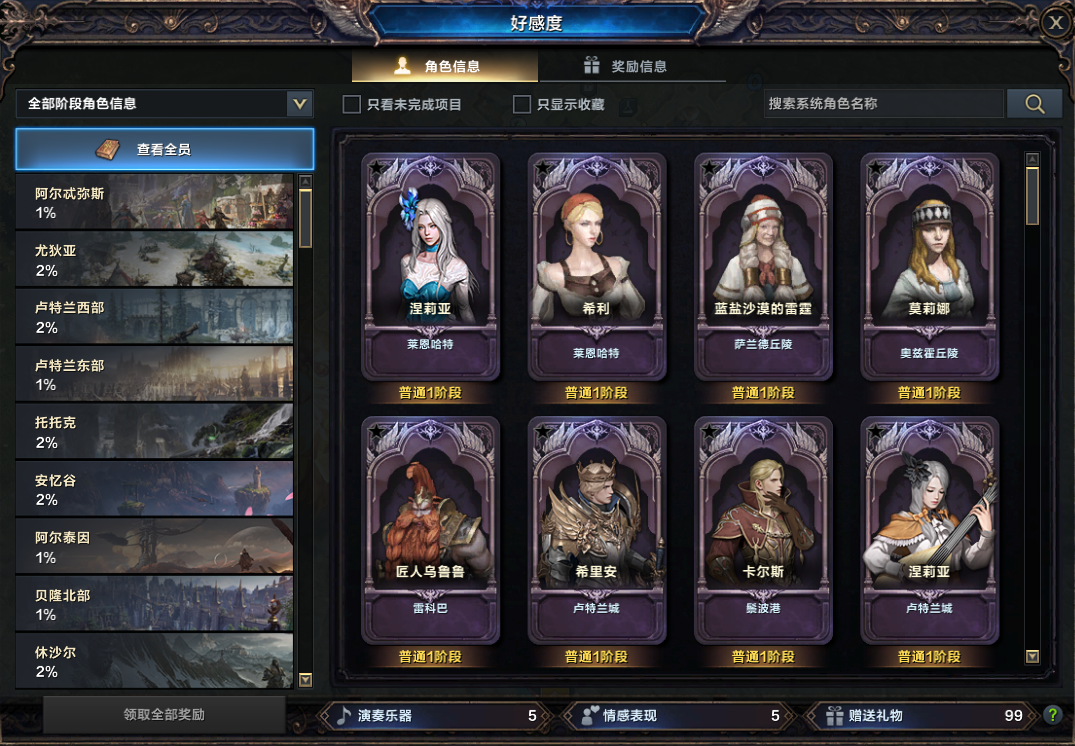
Task: Click the character name search field
Action: pos(884,103)
